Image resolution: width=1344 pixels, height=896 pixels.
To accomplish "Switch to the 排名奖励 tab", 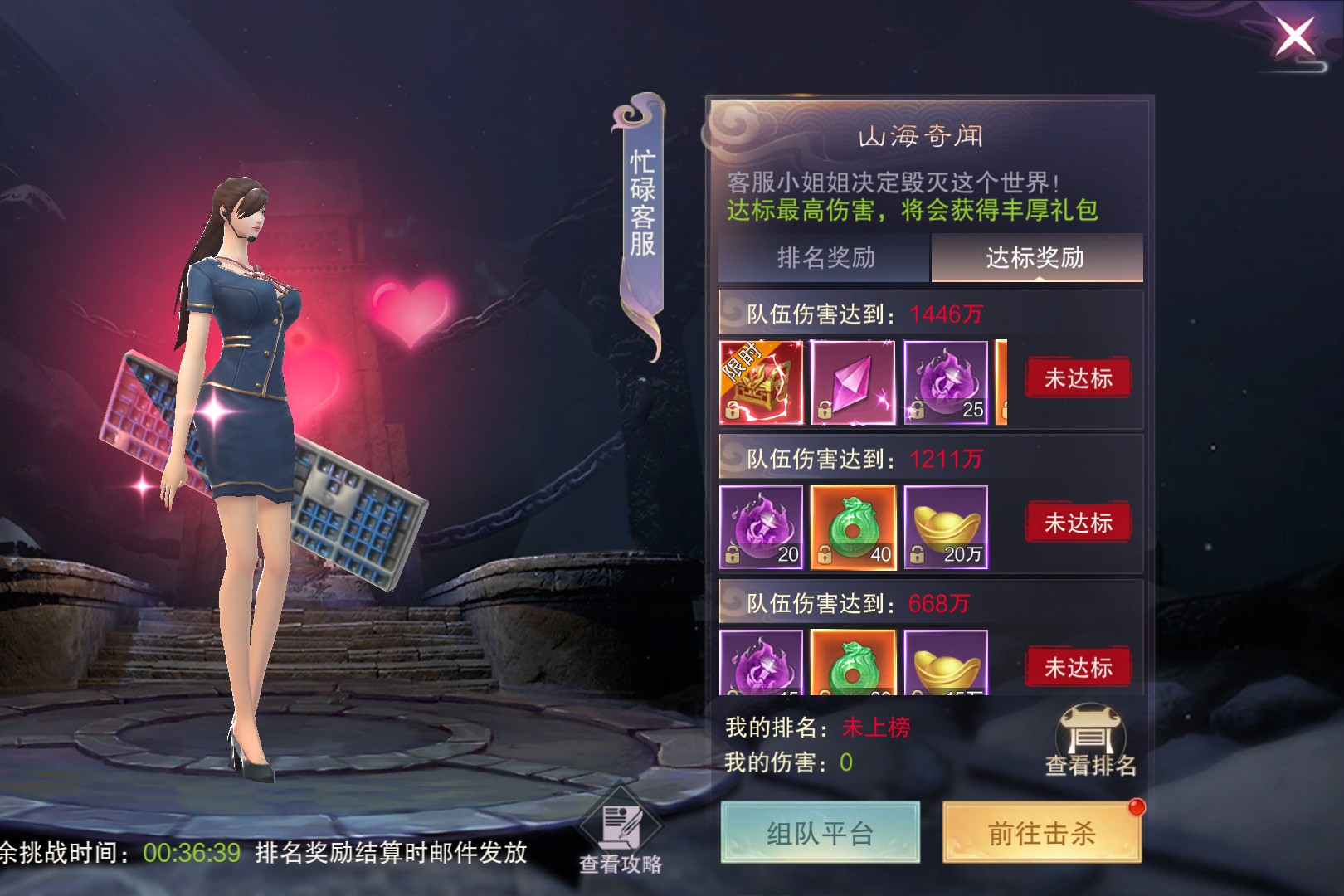I will click(x=825, y=258).
